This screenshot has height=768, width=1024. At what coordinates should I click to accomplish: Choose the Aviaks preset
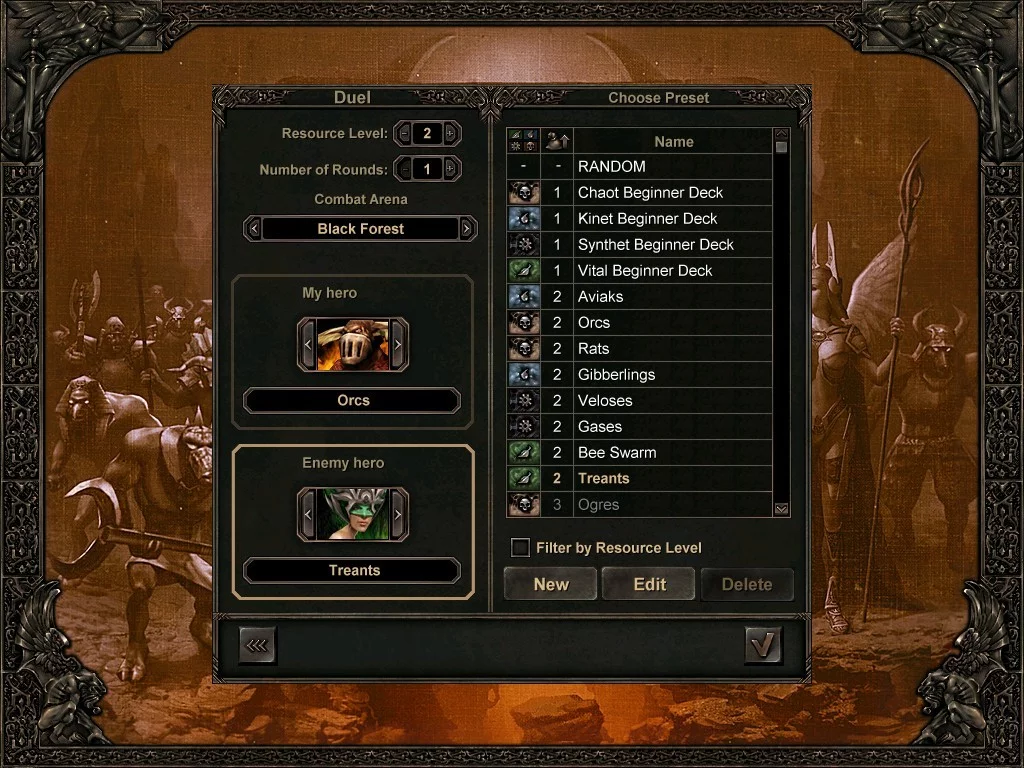(672, 297)
